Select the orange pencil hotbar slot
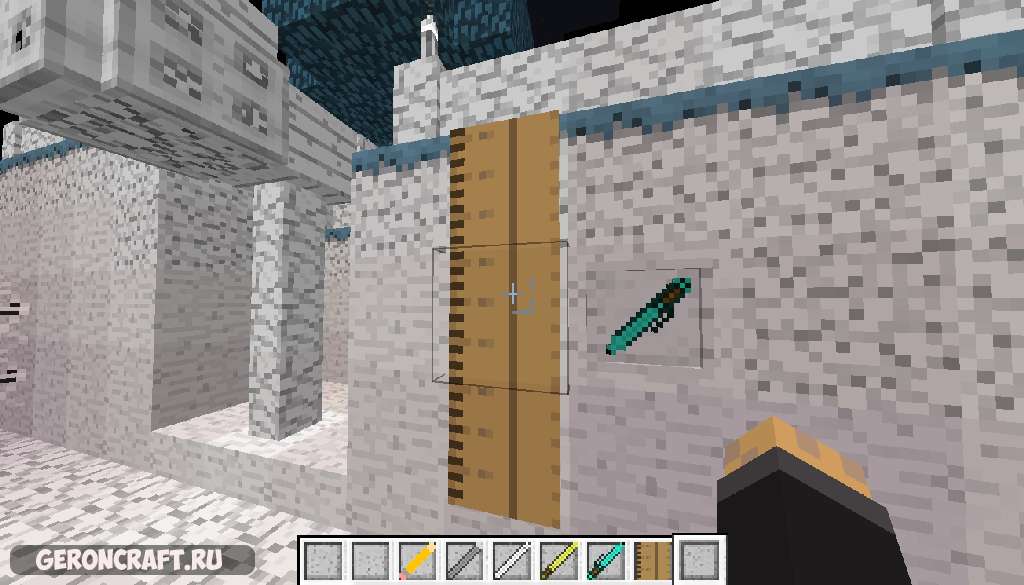The height and width of the screenshot is (585, 1024). pyautogui.click(x=415, y=560)
